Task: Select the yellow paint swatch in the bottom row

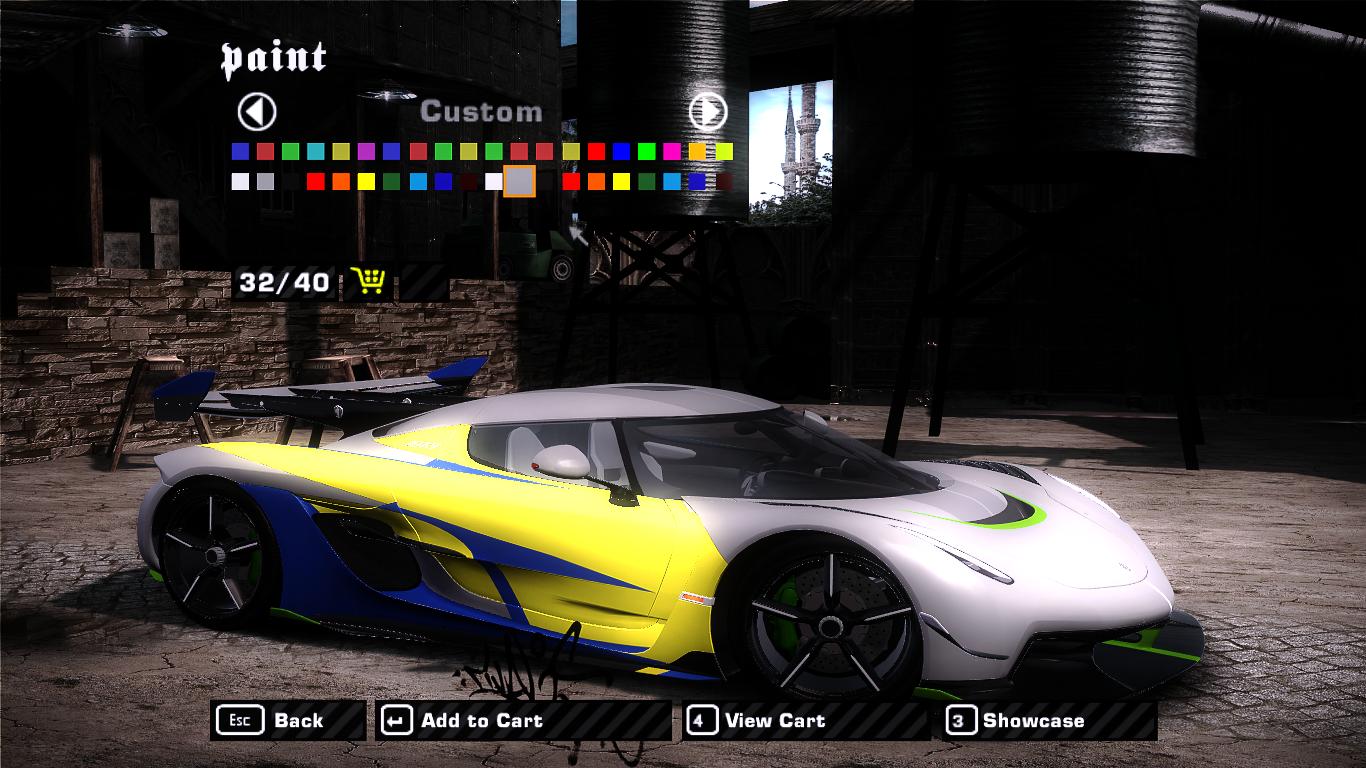Action: pyautogui.click(x=365, y=180)
